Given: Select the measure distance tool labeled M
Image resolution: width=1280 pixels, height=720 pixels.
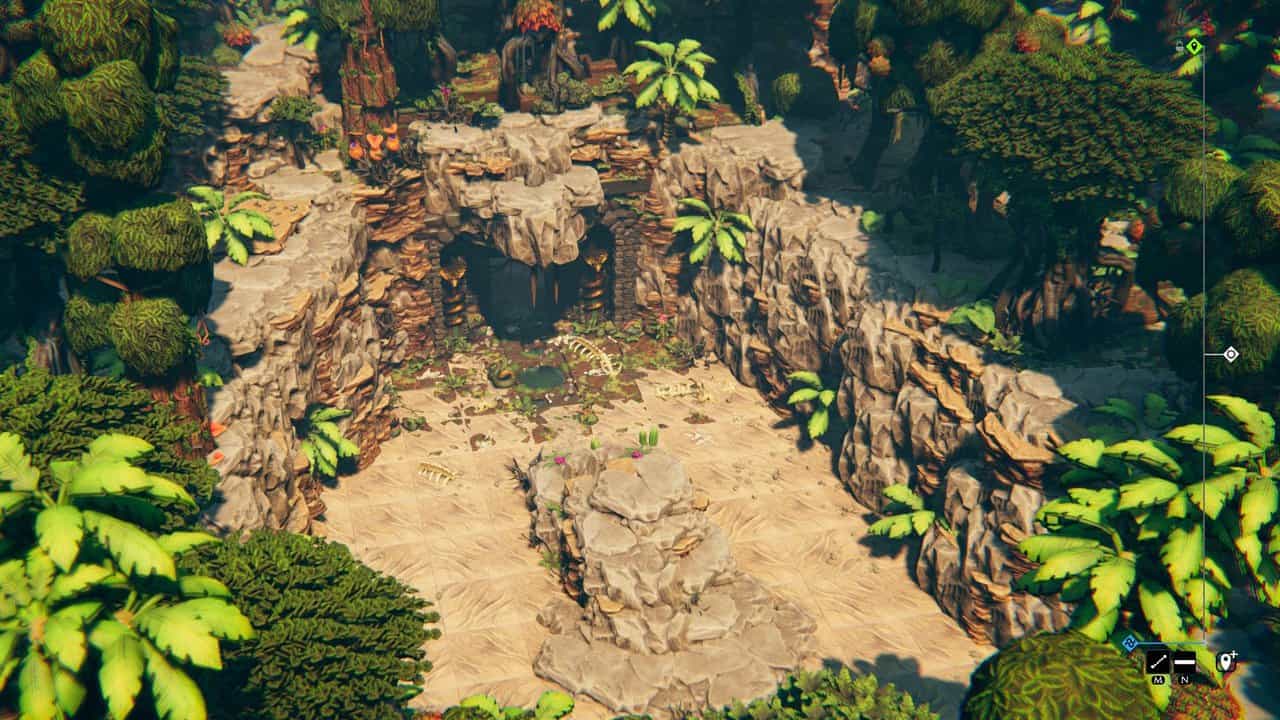Looking at the screenshot, I should click(x=1159, y=661).
